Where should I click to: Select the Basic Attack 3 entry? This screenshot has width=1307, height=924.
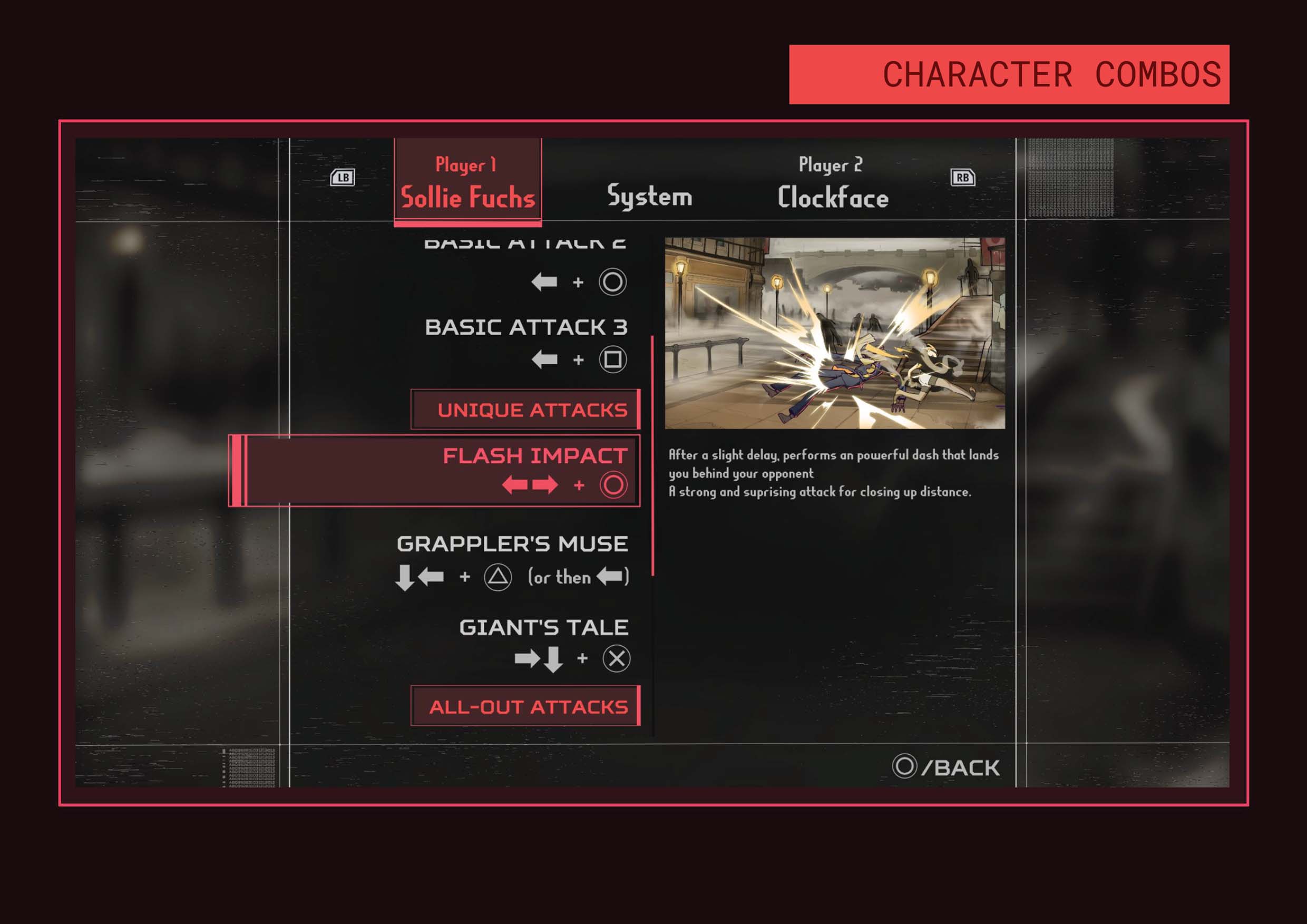(x=525, y=343)
